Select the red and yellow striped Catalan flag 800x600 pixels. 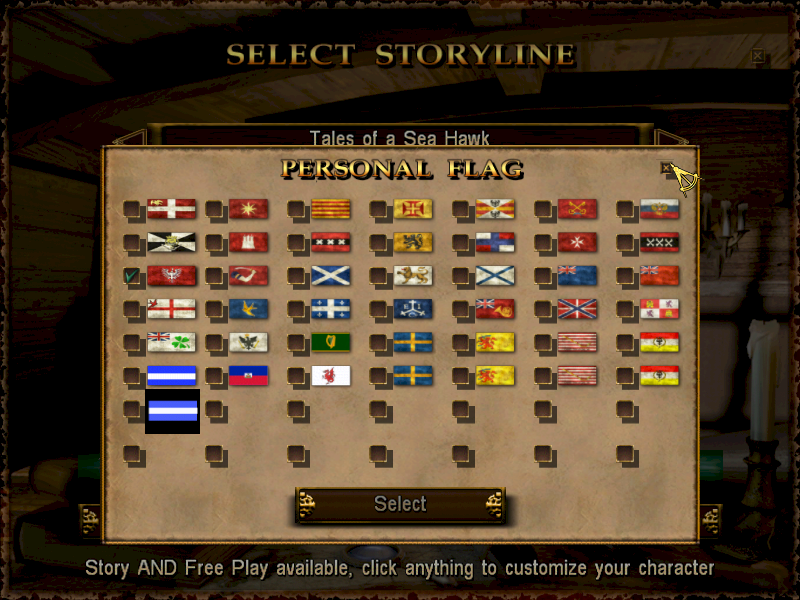tap(329, 209)
